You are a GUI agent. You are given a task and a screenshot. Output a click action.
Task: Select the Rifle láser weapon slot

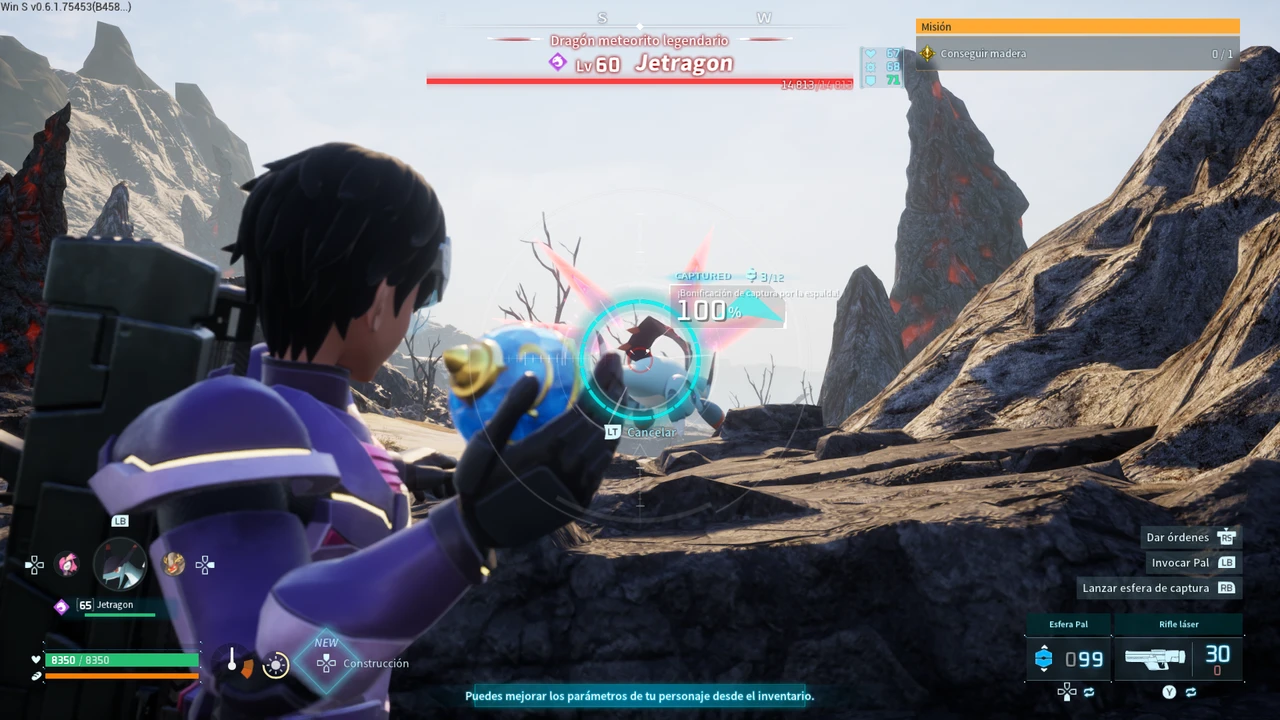pos(1178,659)
